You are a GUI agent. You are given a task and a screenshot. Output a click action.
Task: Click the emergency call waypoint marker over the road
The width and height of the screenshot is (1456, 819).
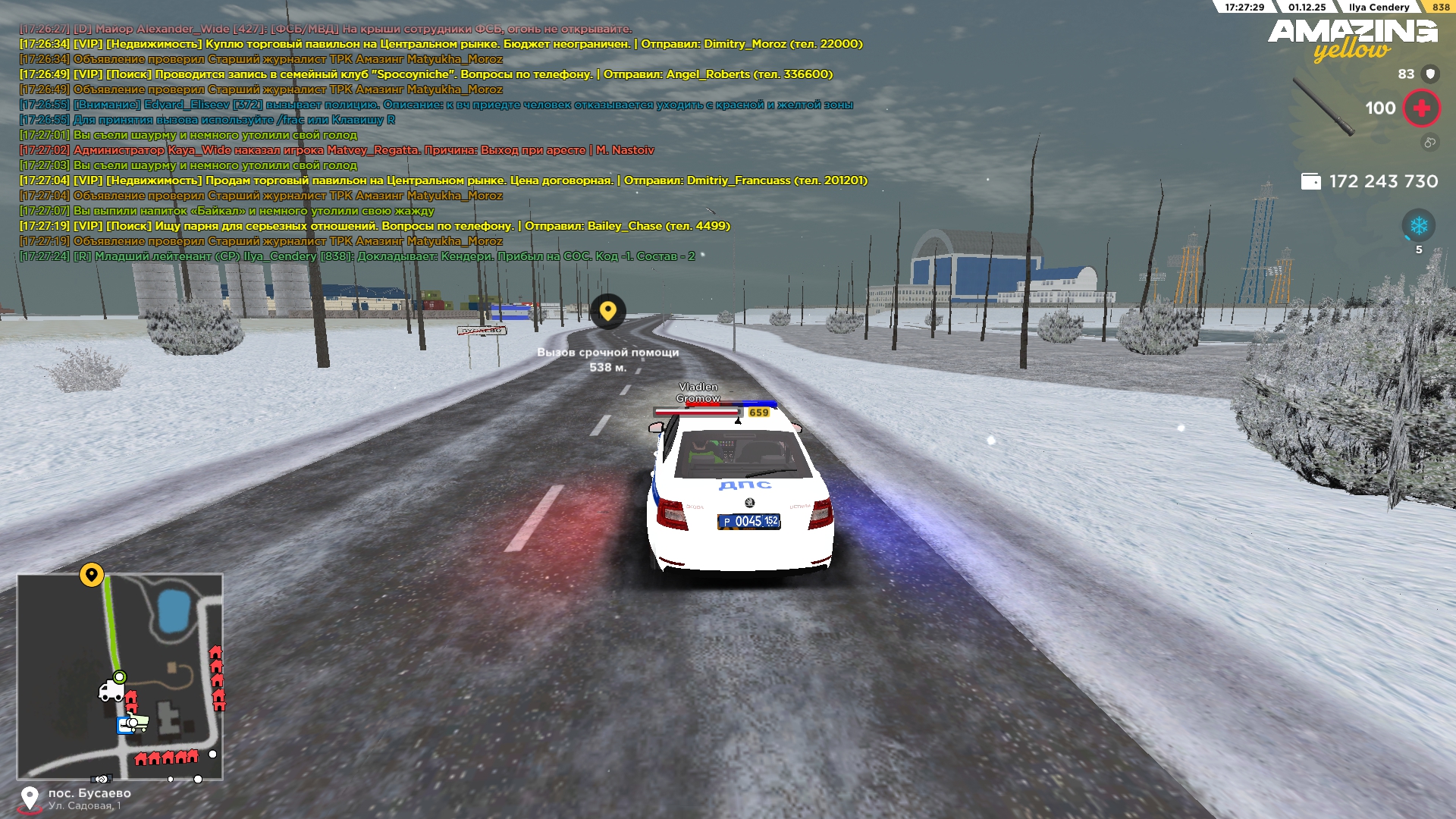coord(607,311)
